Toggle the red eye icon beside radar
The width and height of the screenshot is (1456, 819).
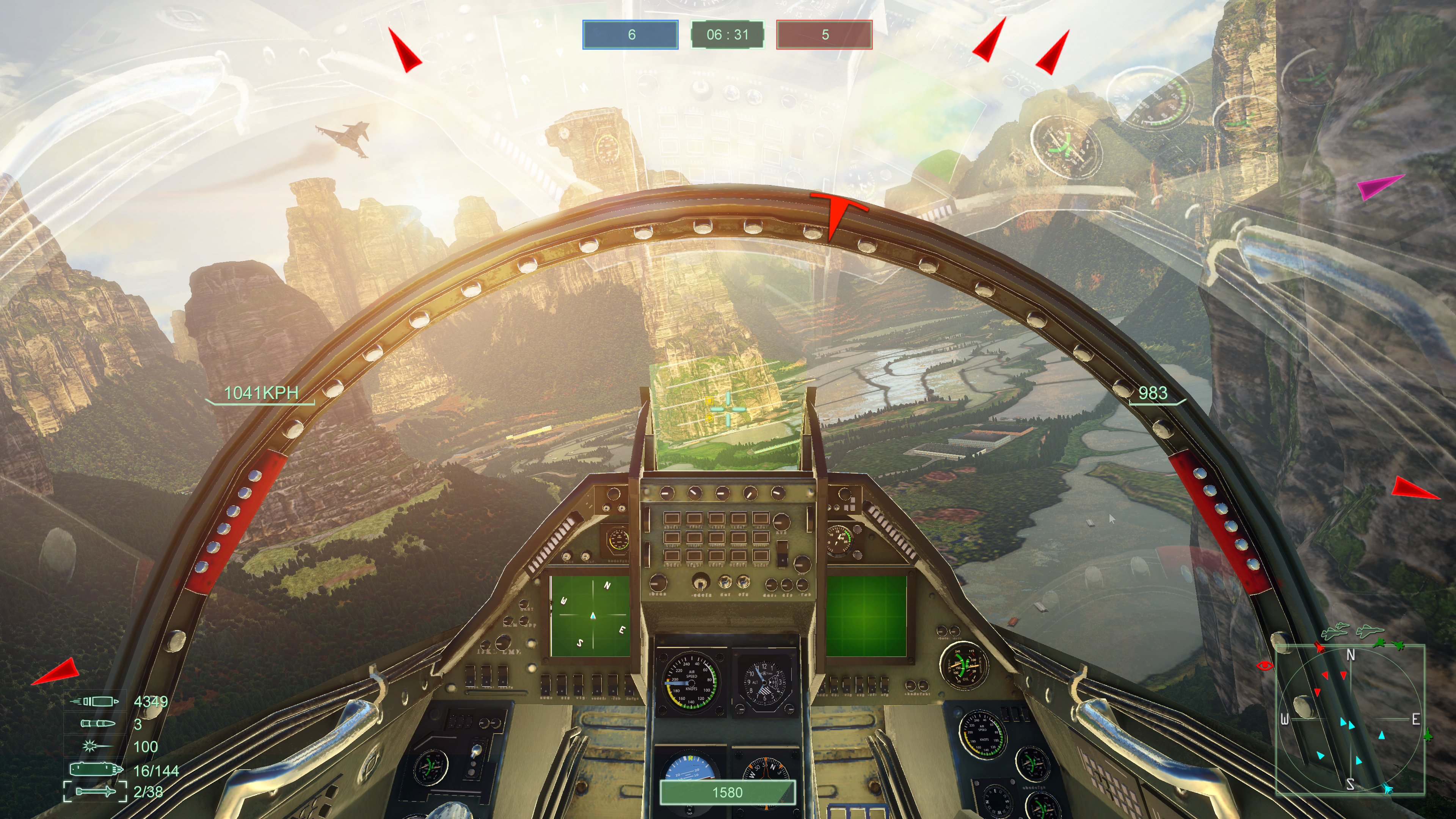1265,665
